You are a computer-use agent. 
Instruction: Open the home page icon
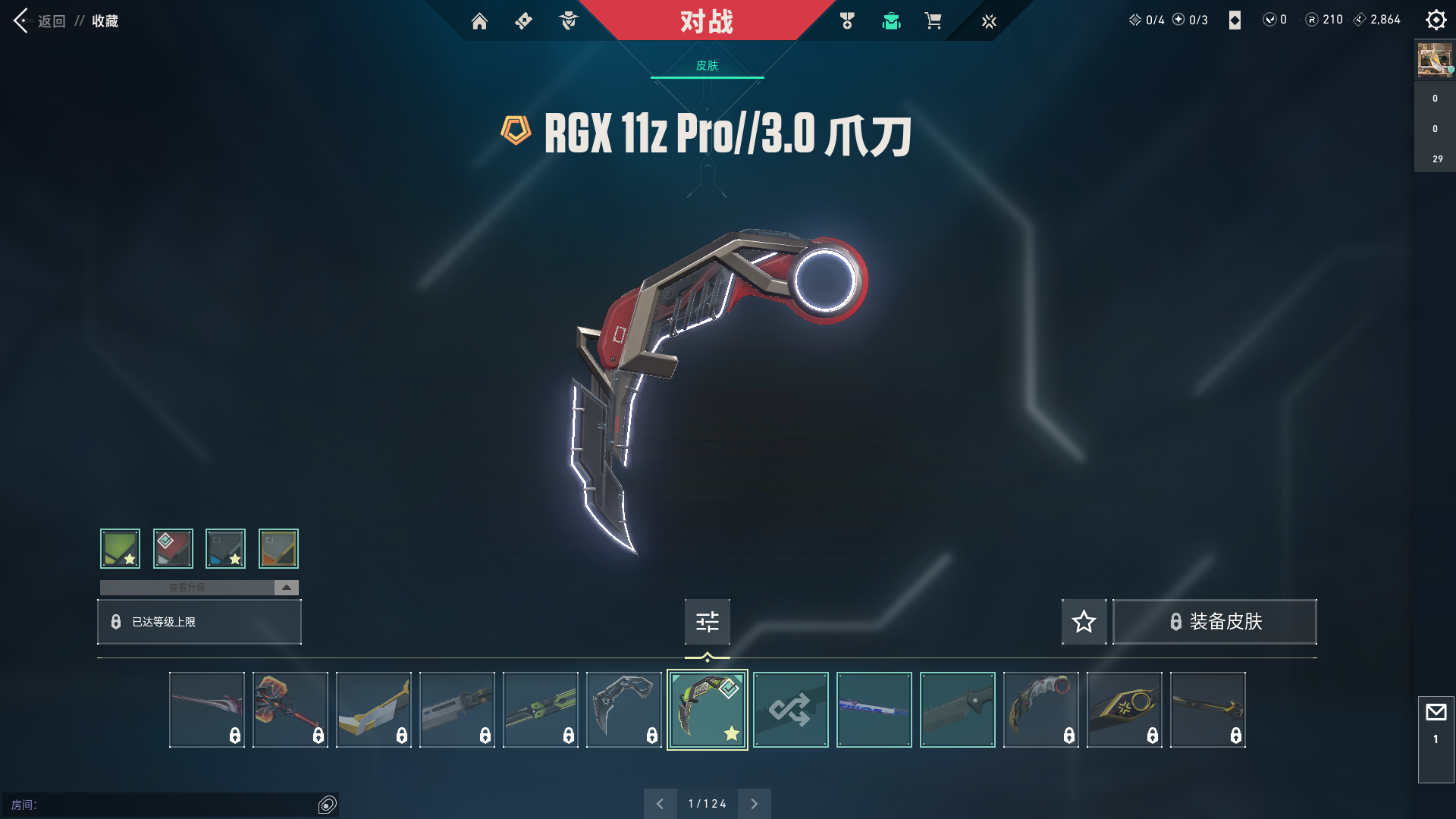(479, 21)
